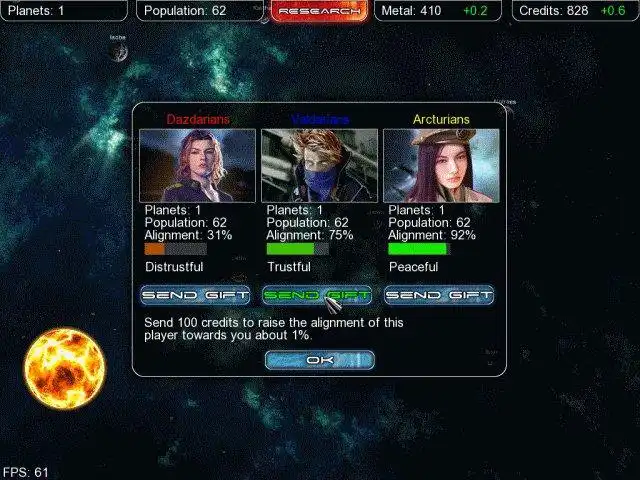The image size is (640, 480).
Task: Select the Arcturians leader portrait
Action: [441, 165]
